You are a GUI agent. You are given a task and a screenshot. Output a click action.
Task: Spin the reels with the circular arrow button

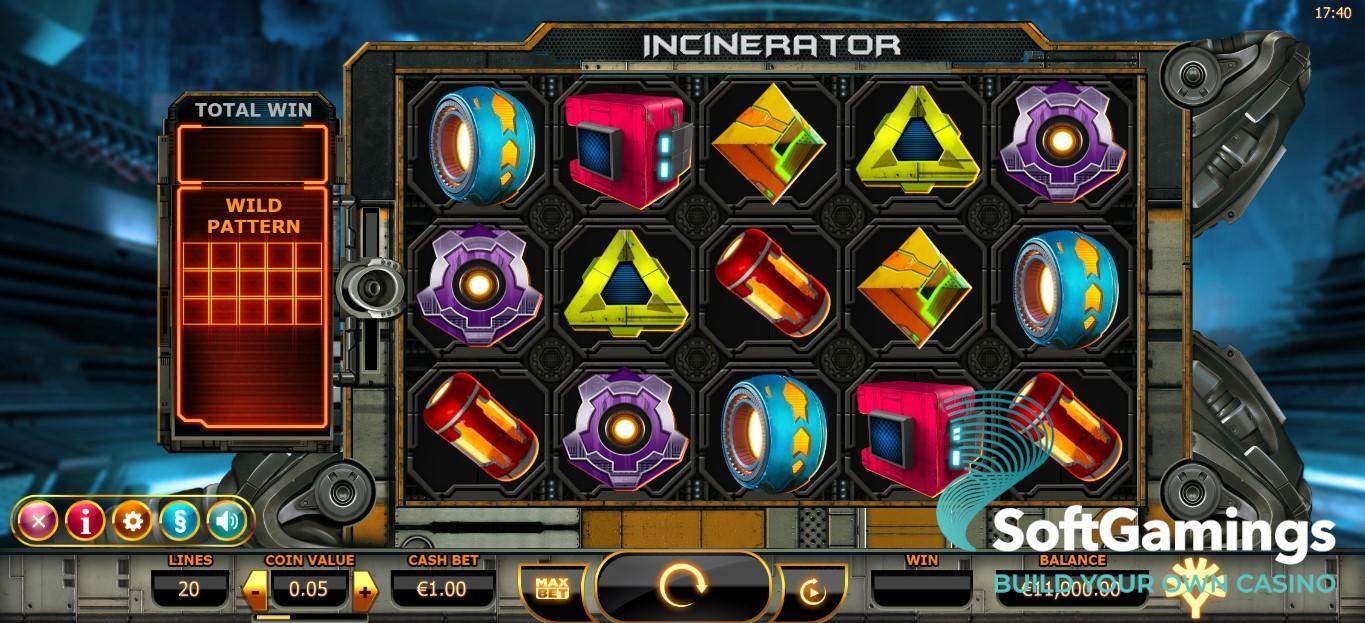coord(683,588)
